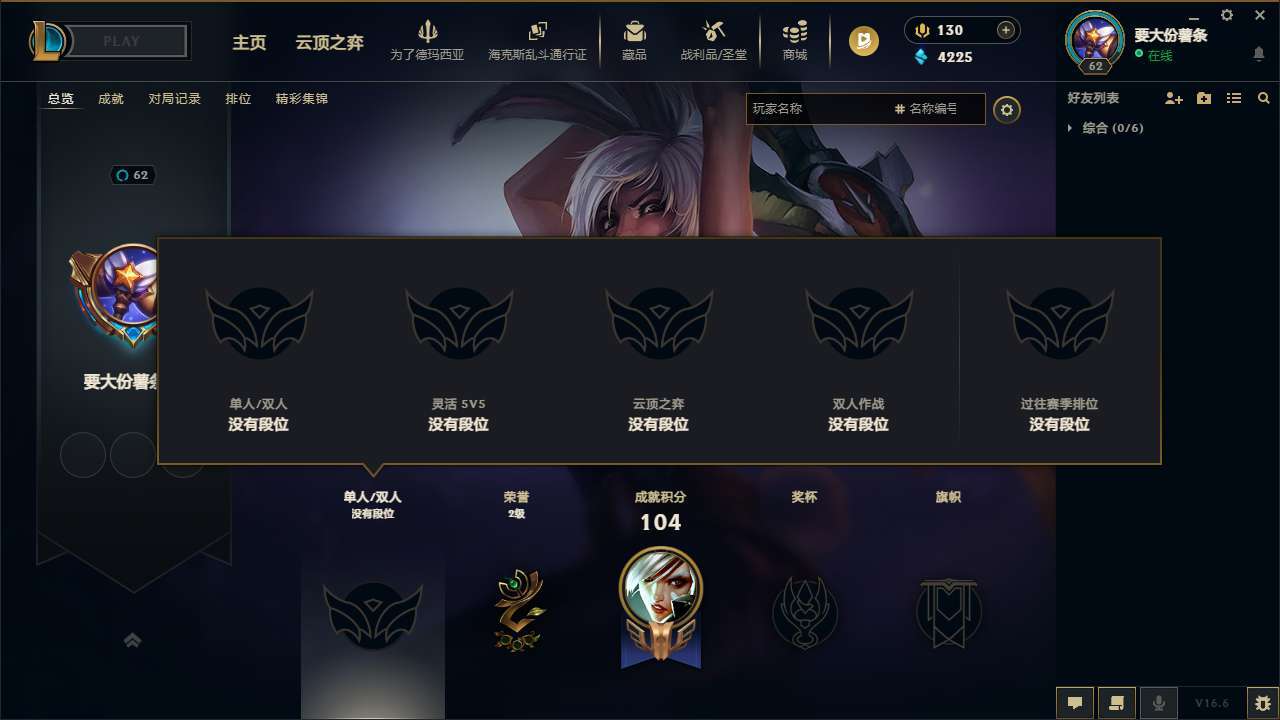Collapse the profile banner with chevron arrow

pos(132,639)
